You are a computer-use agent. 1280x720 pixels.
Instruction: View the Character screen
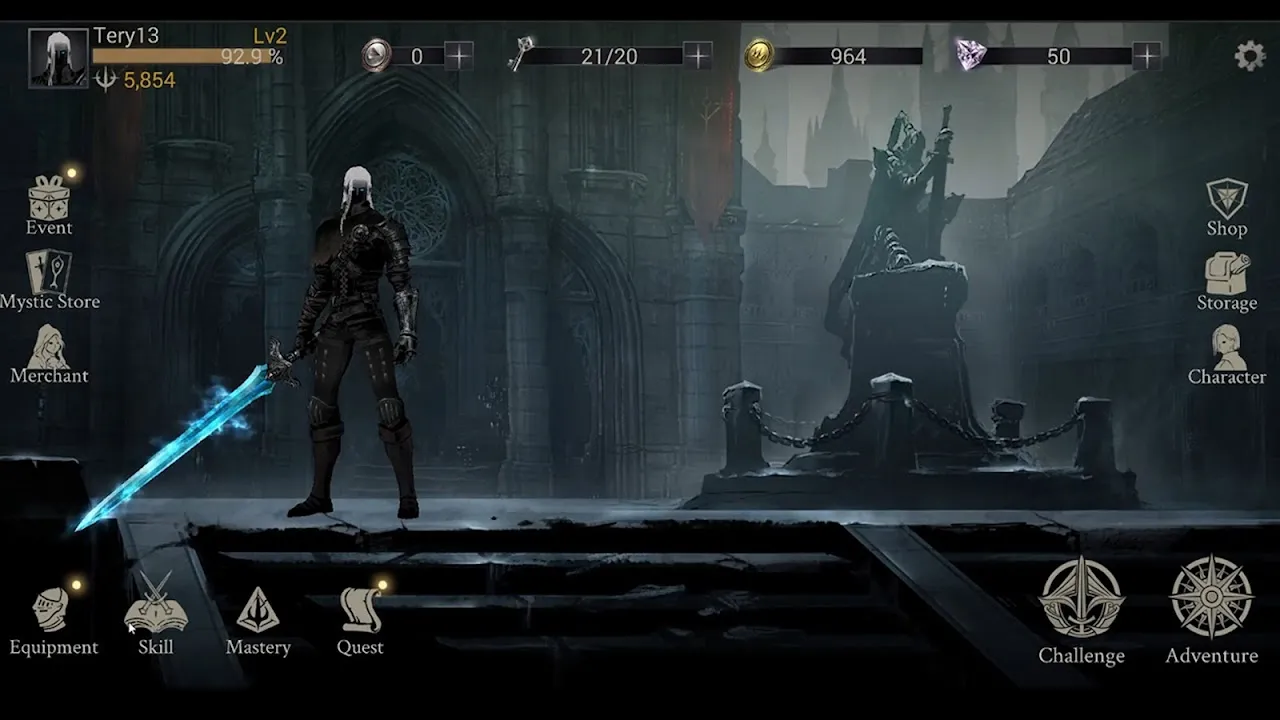tap(1227, 350)
